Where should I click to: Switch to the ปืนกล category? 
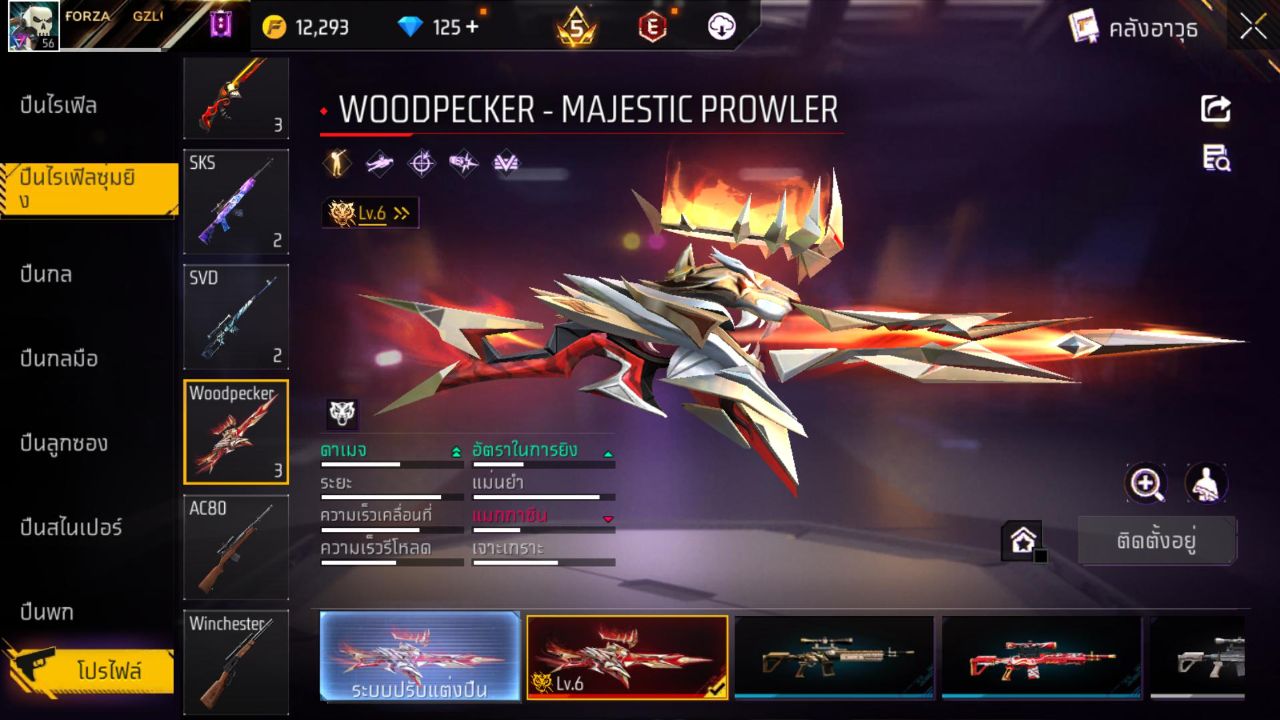47,274
